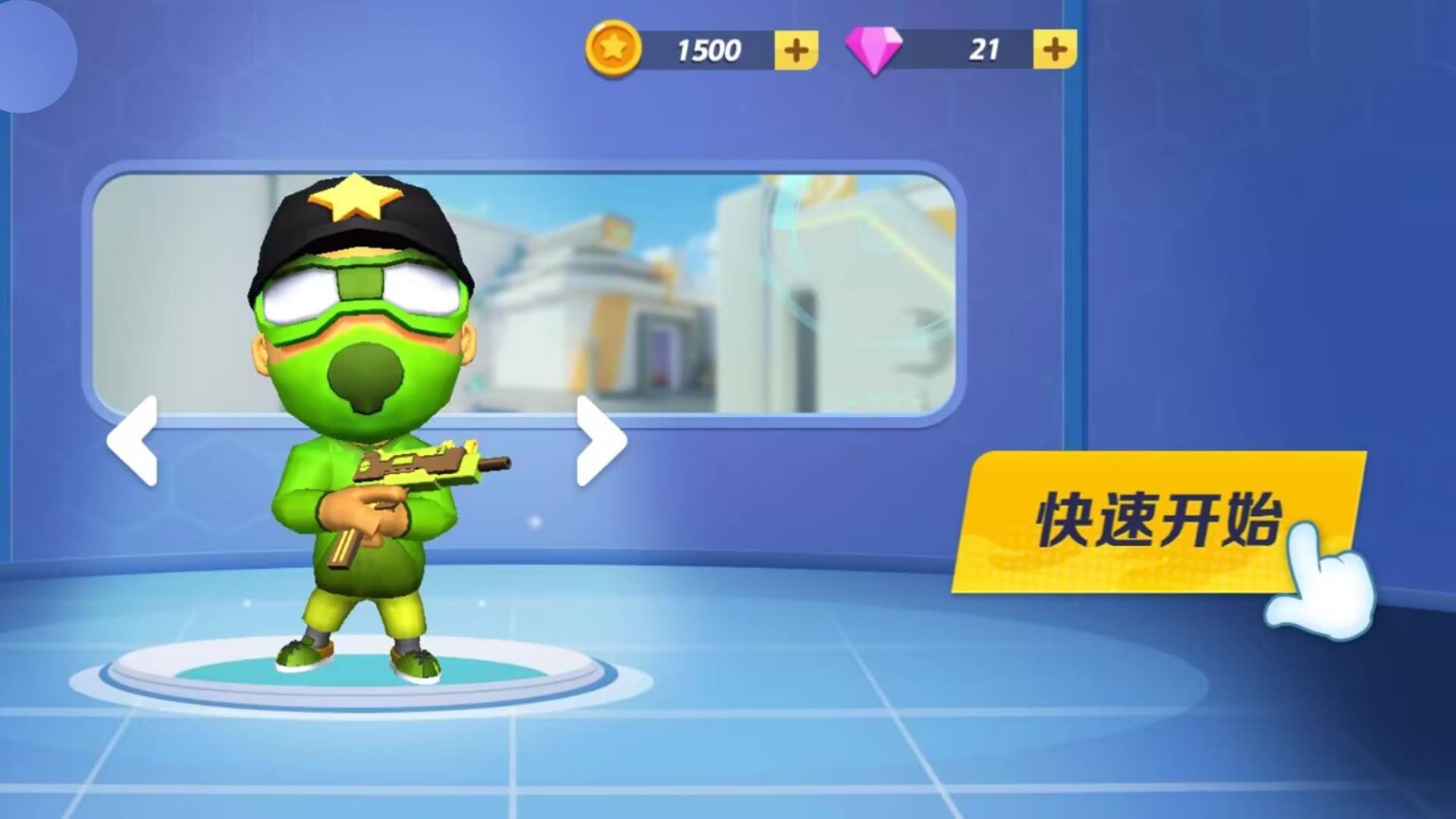Click the coin balance showing 1500

(709, 49)
